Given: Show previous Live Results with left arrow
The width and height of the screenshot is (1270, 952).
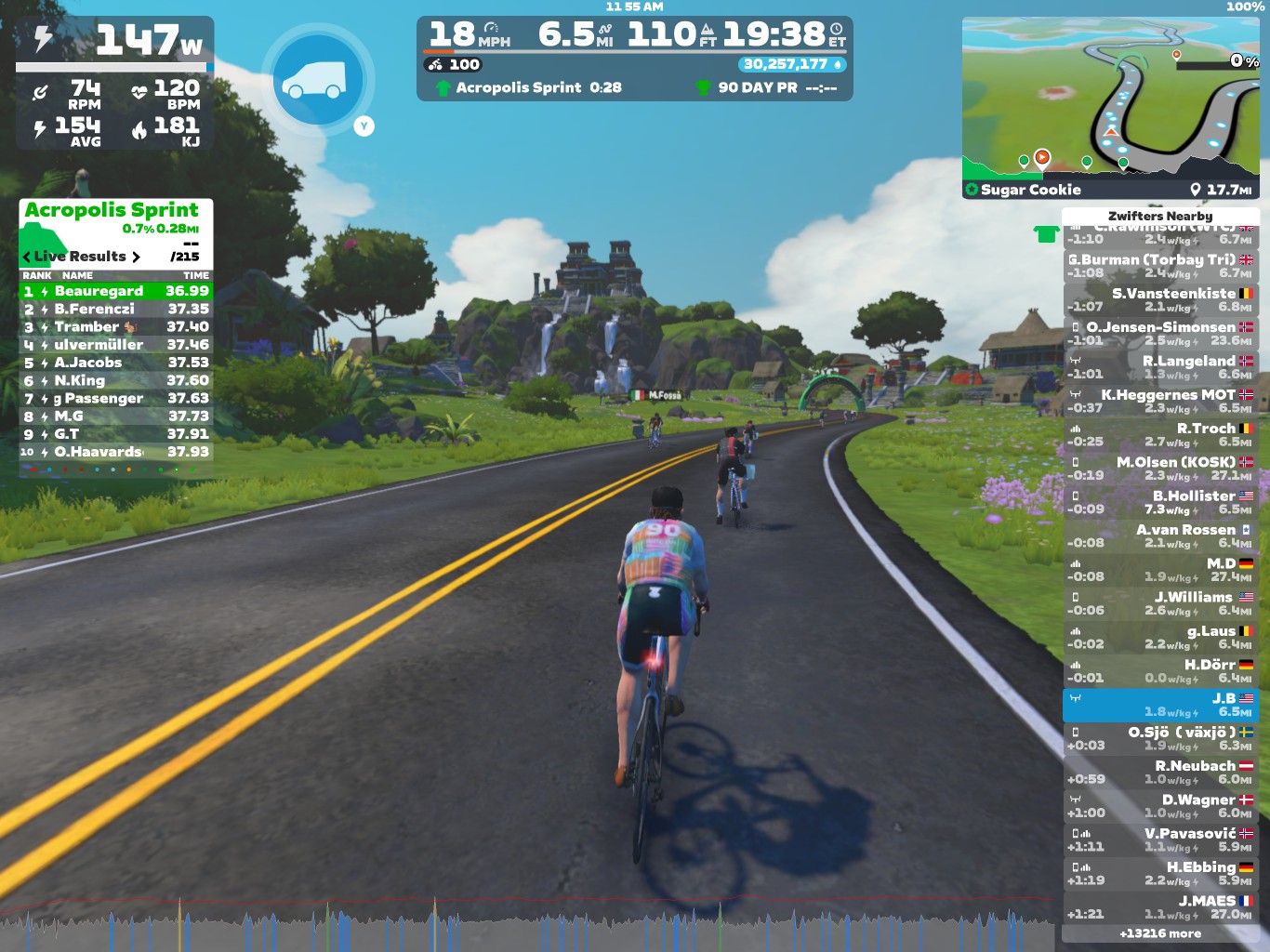Looking at the screenshot, I should pos(27,257).
